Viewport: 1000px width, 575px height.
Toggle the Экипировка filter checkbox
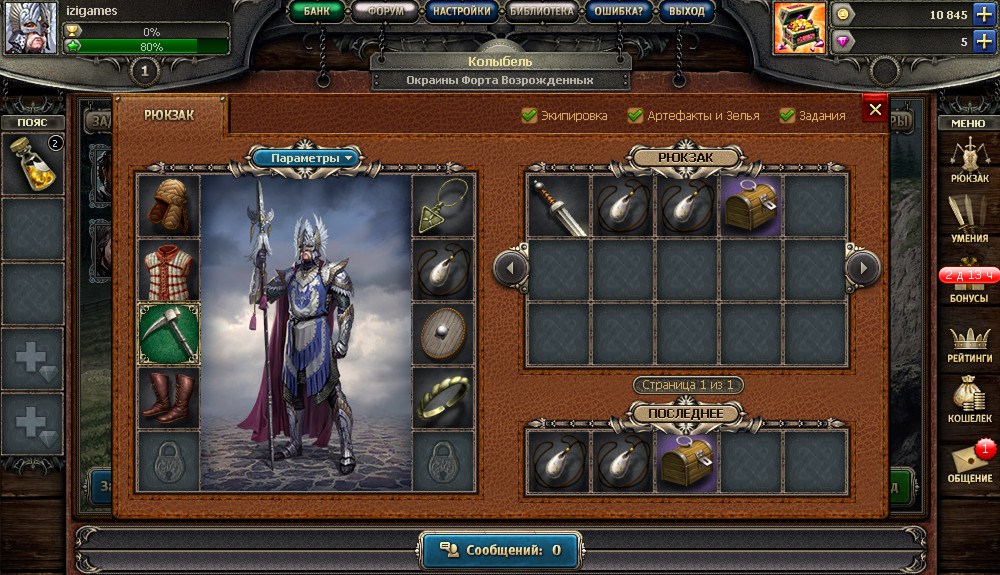pyautogui.click(x=530, y=116)
